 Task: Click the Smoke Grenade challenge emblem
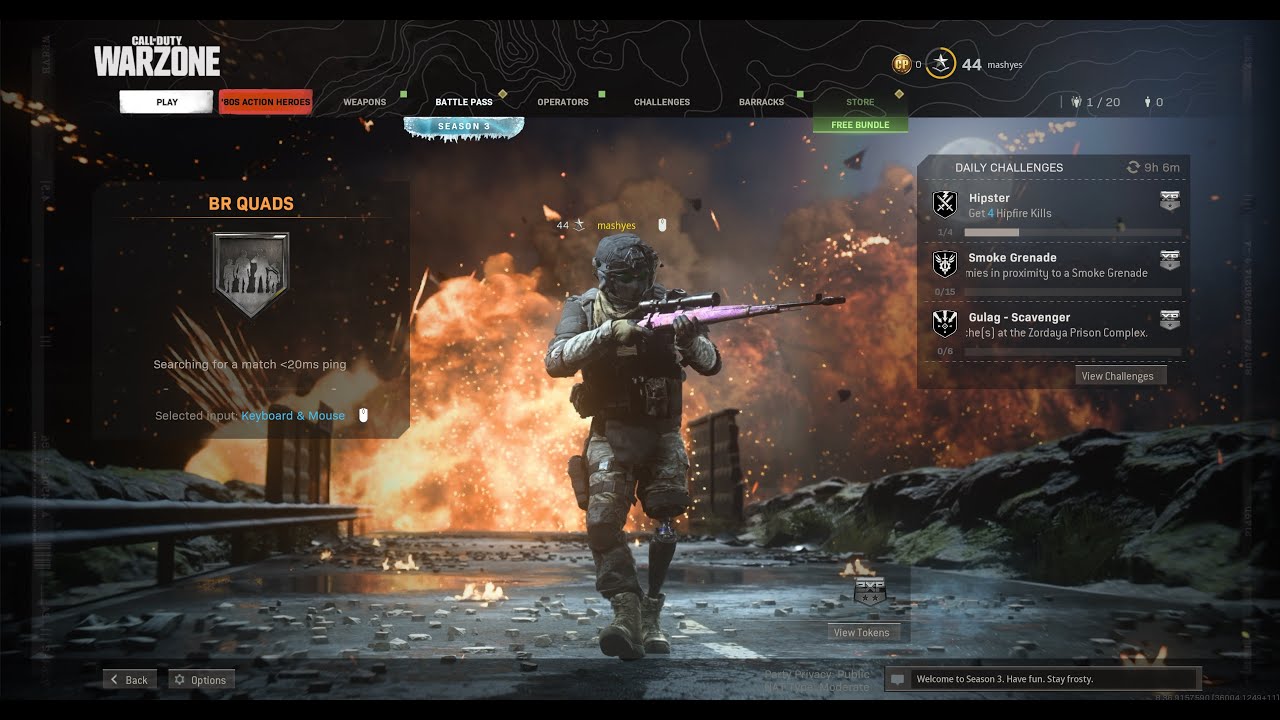click(x=943, y=263)
